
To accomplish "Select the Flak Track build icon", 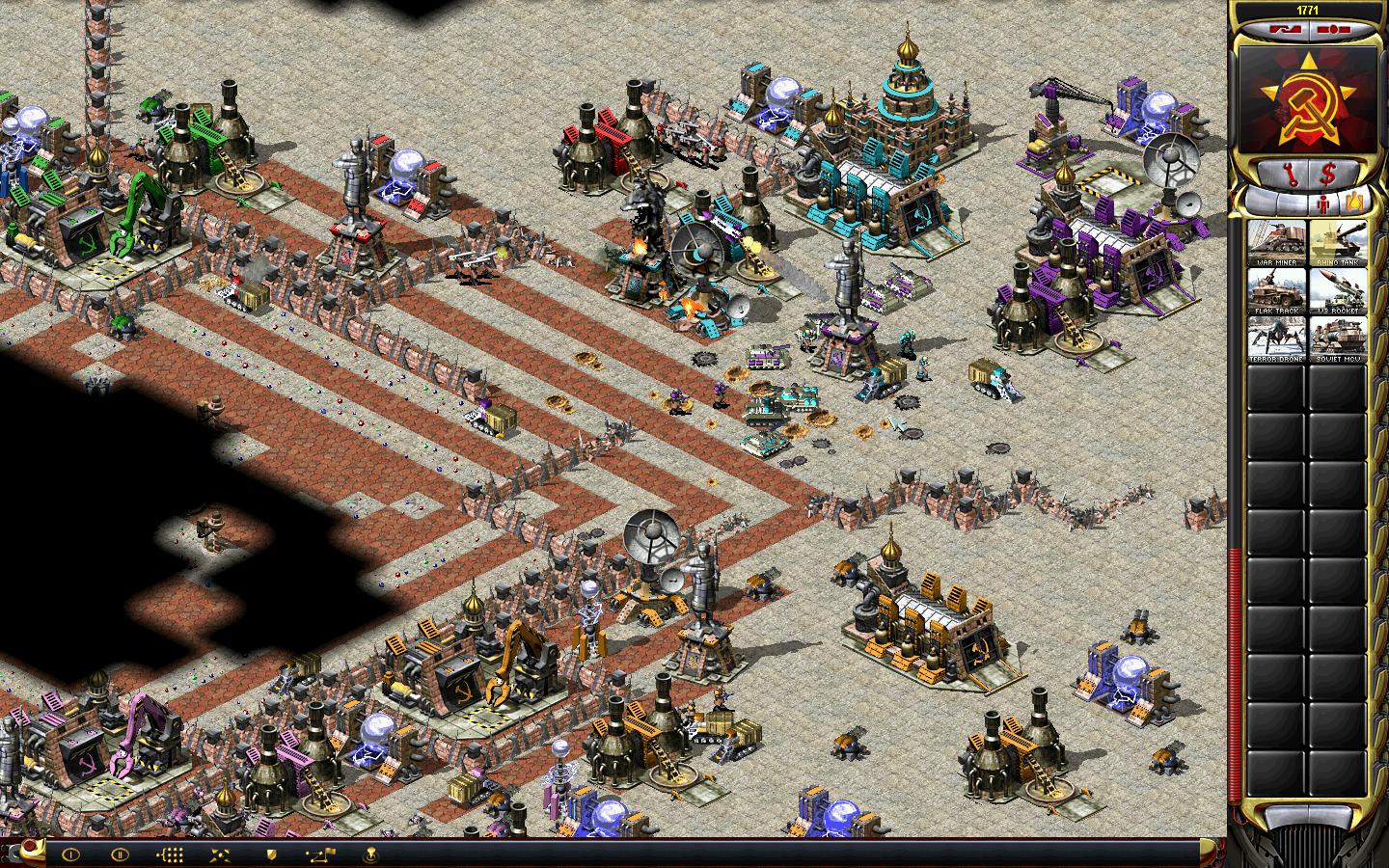I will coord(1277,290).
